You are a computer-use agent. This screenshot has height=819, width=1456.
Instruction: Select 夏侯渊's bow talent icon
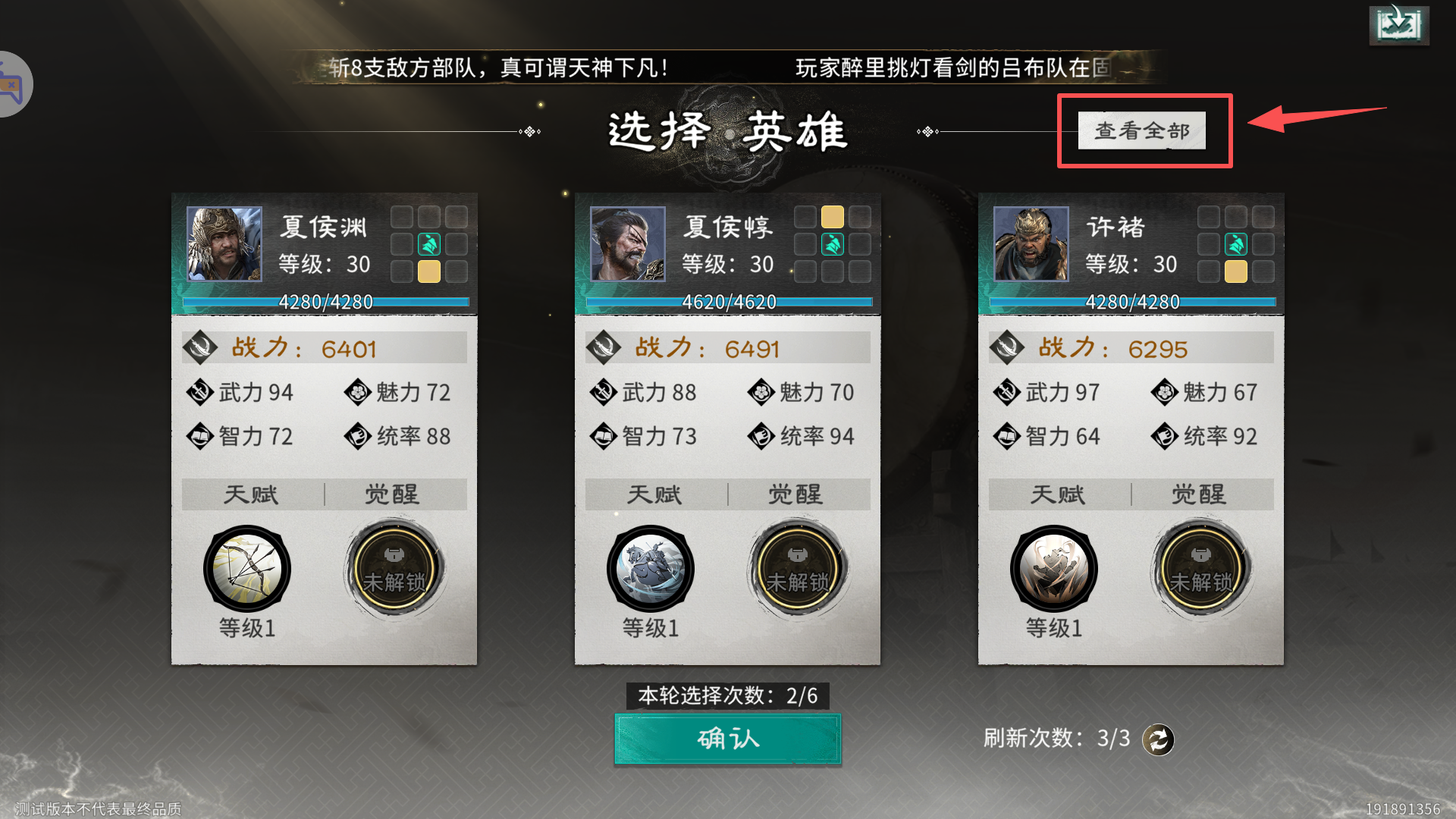pyautogui.click(x=247, y=568)
